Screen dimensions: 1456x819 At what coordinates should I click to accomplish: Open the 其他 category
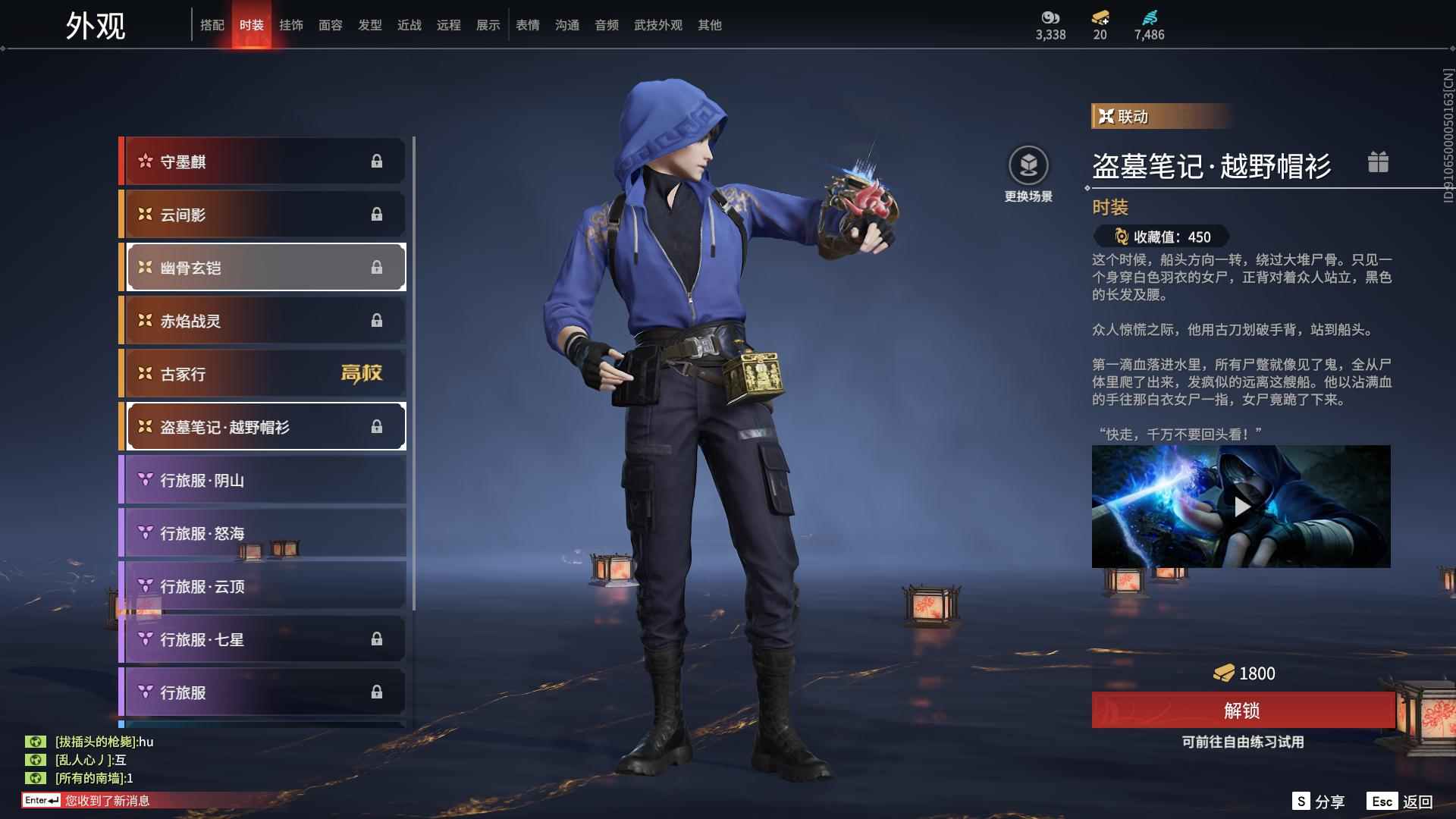[x=708, y=24]
